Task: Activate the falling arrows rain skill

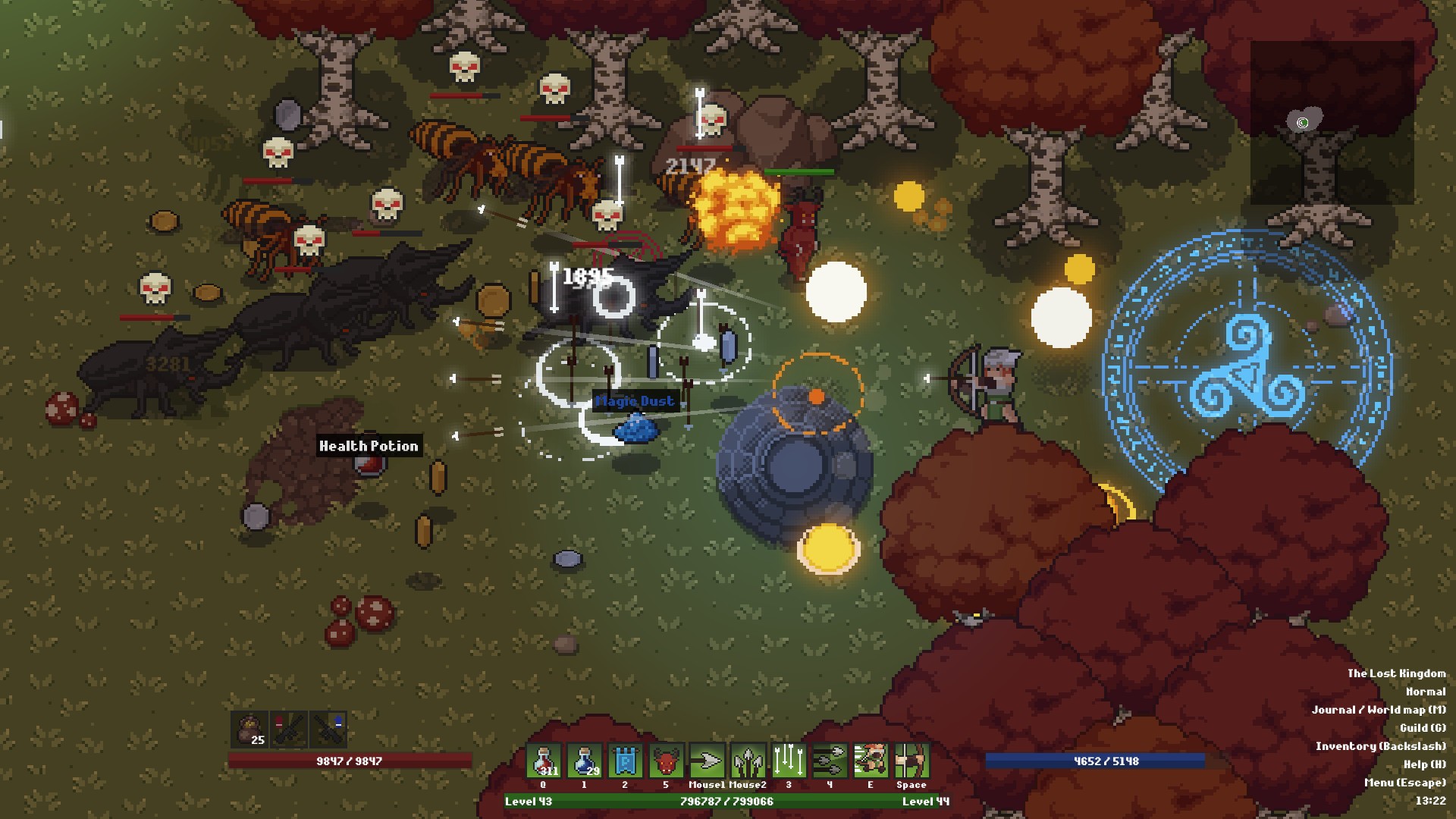Action: click(789, 761)
